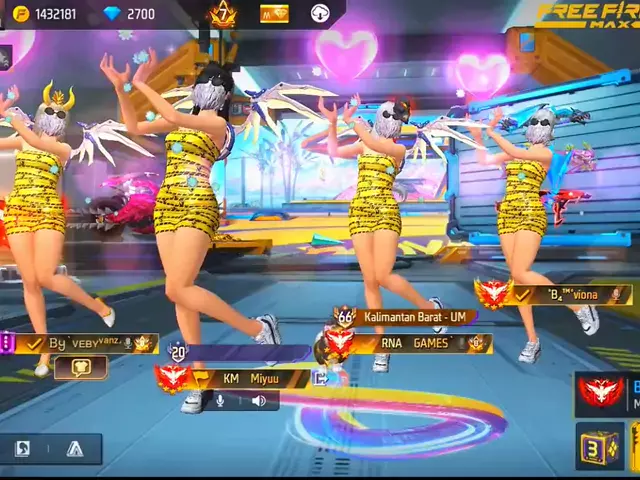Viewport: 640px width, 480px height.
Task: Open the outfit chat bubble button
Action: tap(81, 367)
